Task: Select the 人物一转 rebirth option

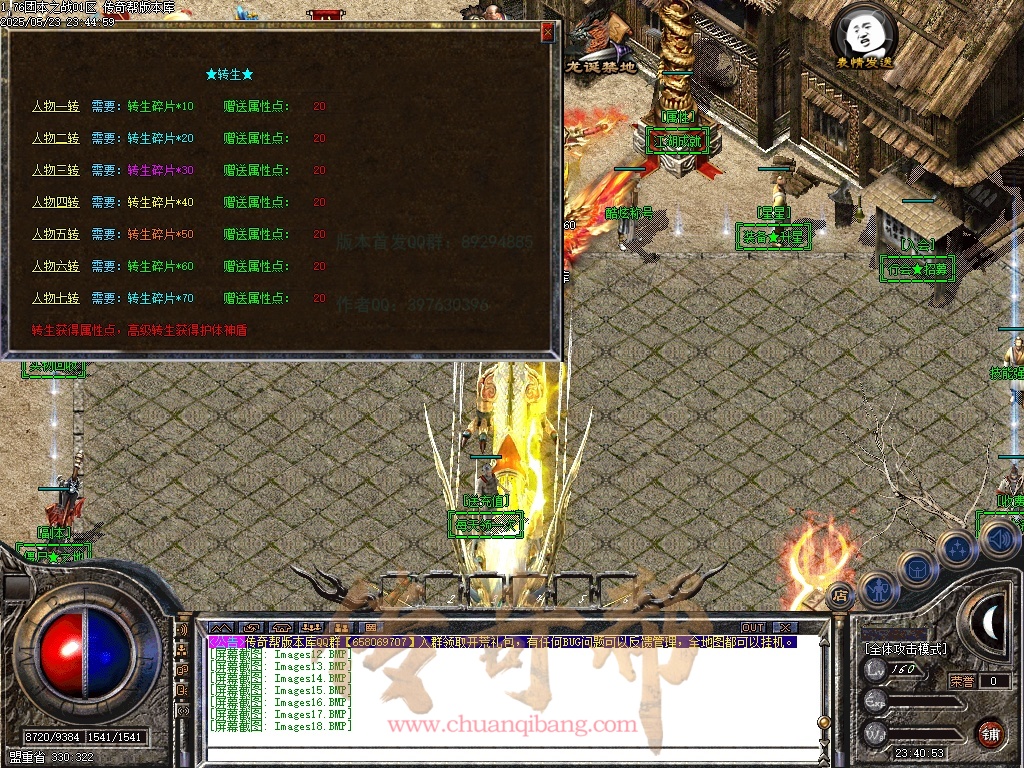Action: (55, 106)
